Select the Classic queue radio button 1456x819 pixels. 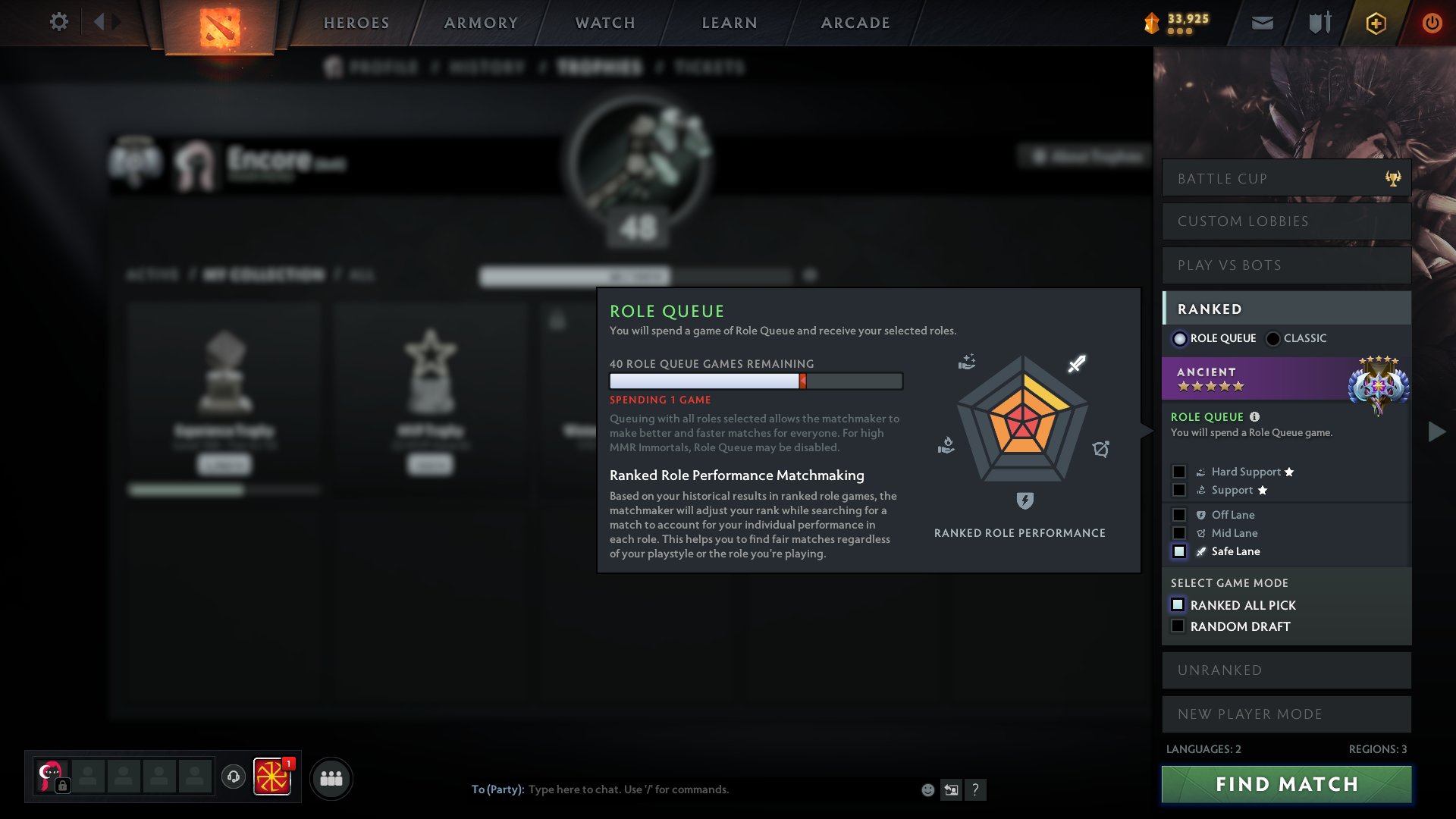[x=1272, y=338]
